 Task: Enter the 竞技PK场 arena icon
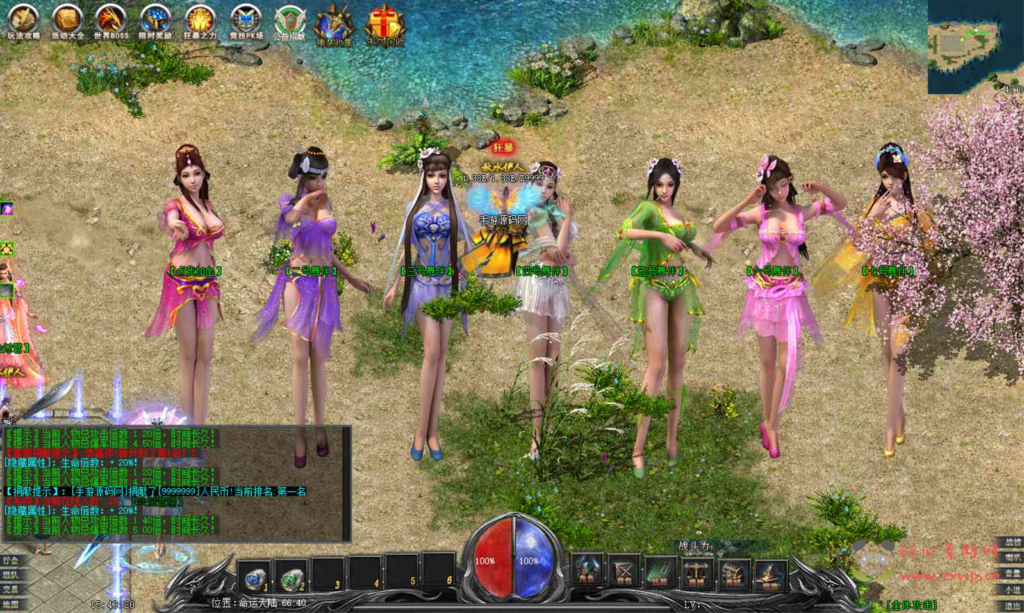point(245,19)
